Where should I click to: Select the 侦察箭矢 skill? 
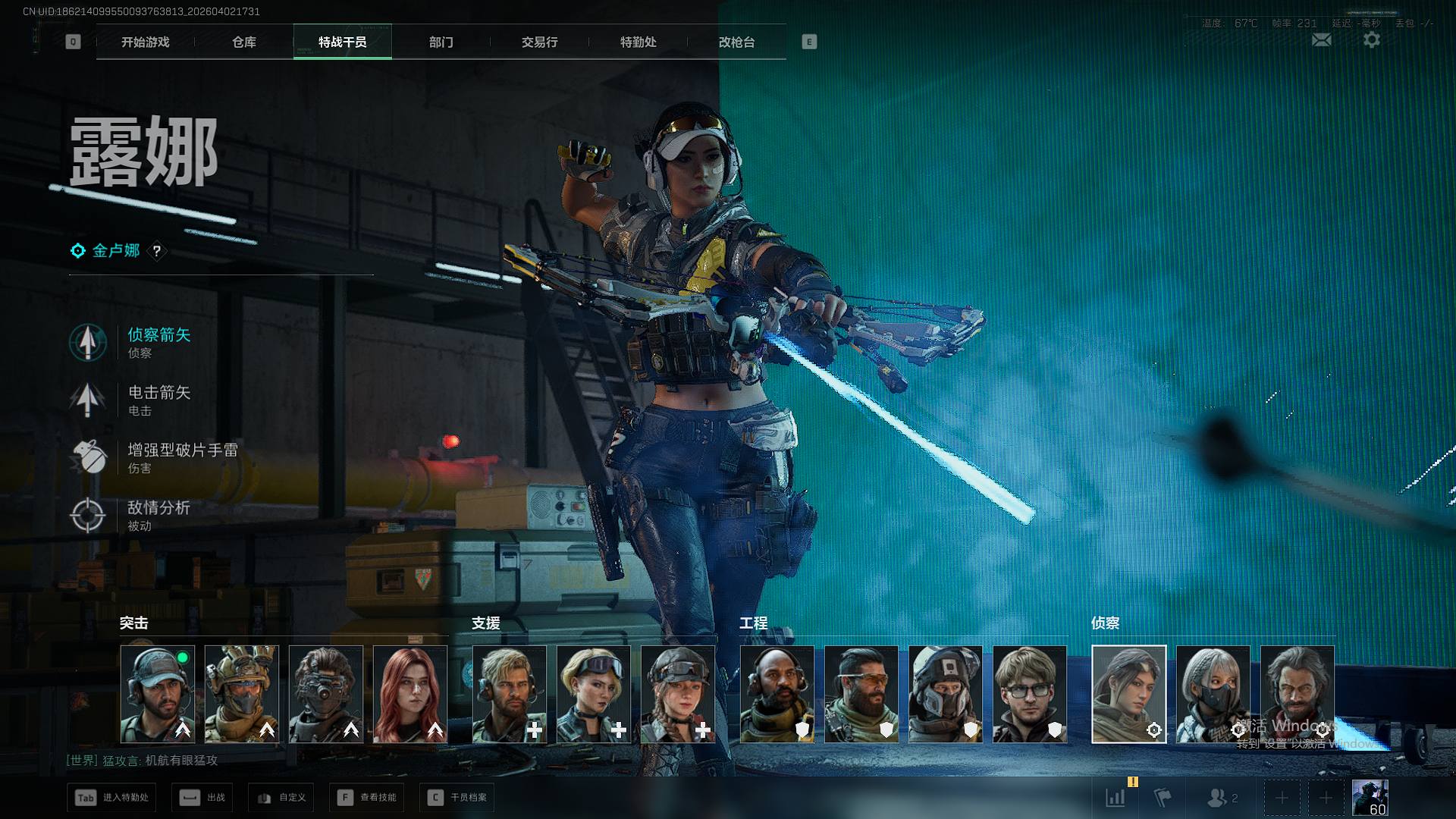tap(158, 342)
